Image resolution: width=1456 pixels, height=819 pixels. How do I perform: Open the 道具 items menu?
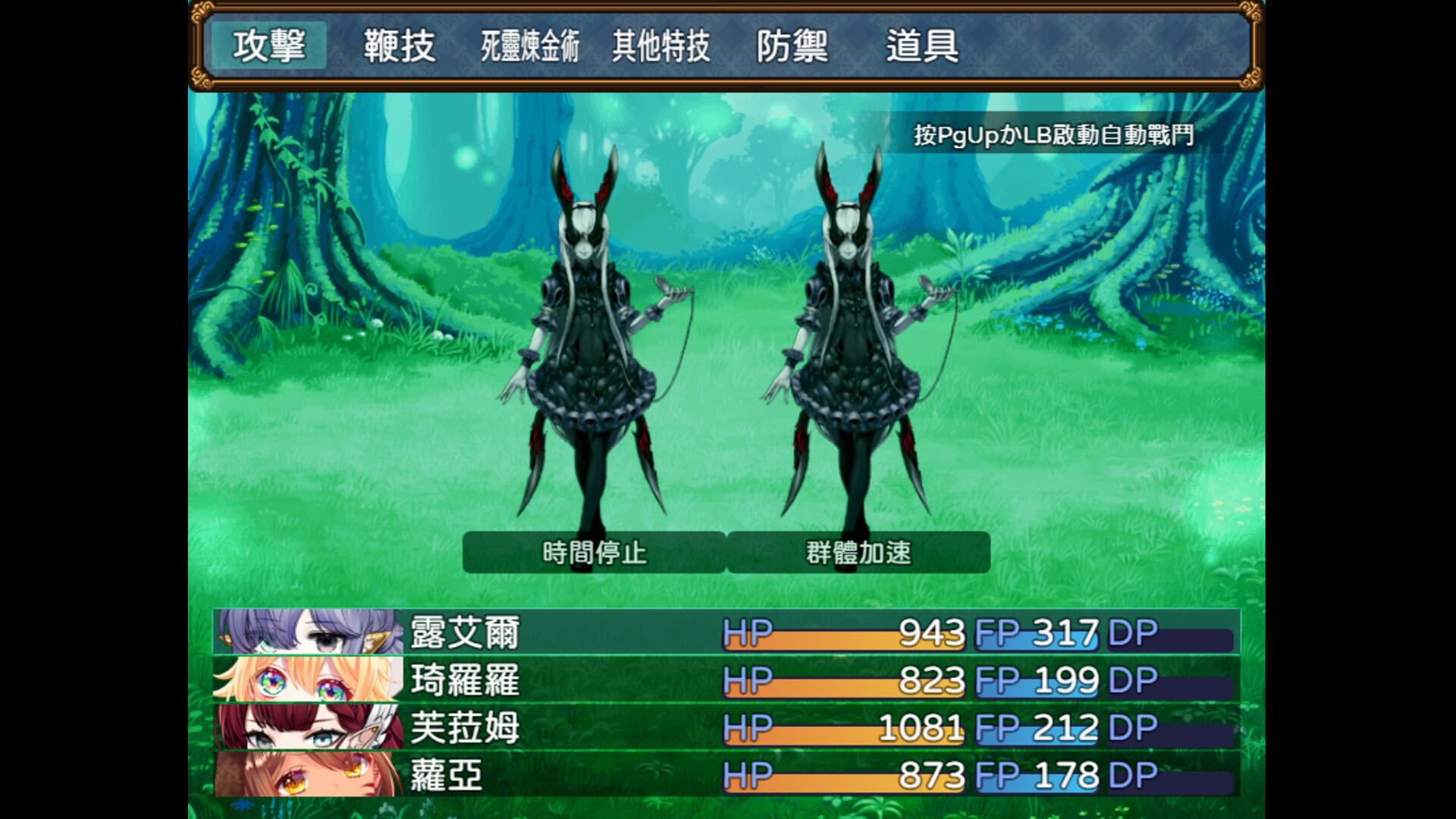click(x=922, y=46)
